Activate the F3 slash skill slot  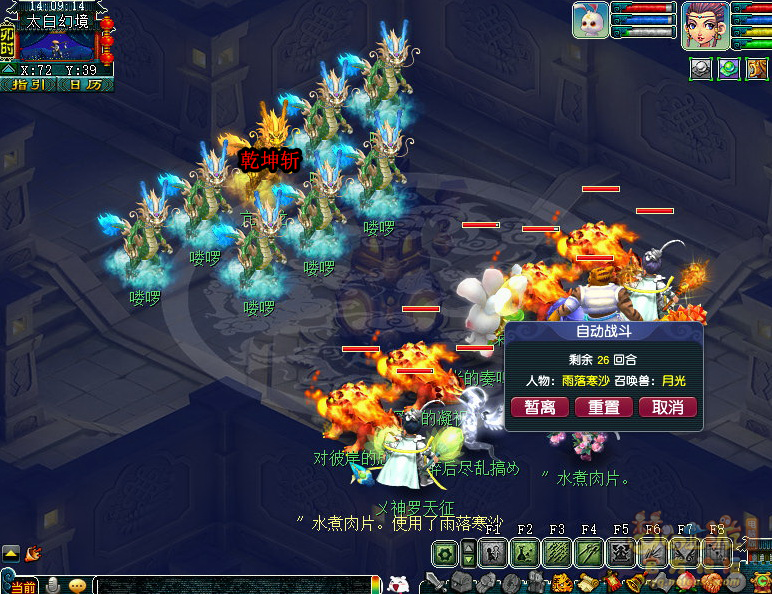[558, 552]
